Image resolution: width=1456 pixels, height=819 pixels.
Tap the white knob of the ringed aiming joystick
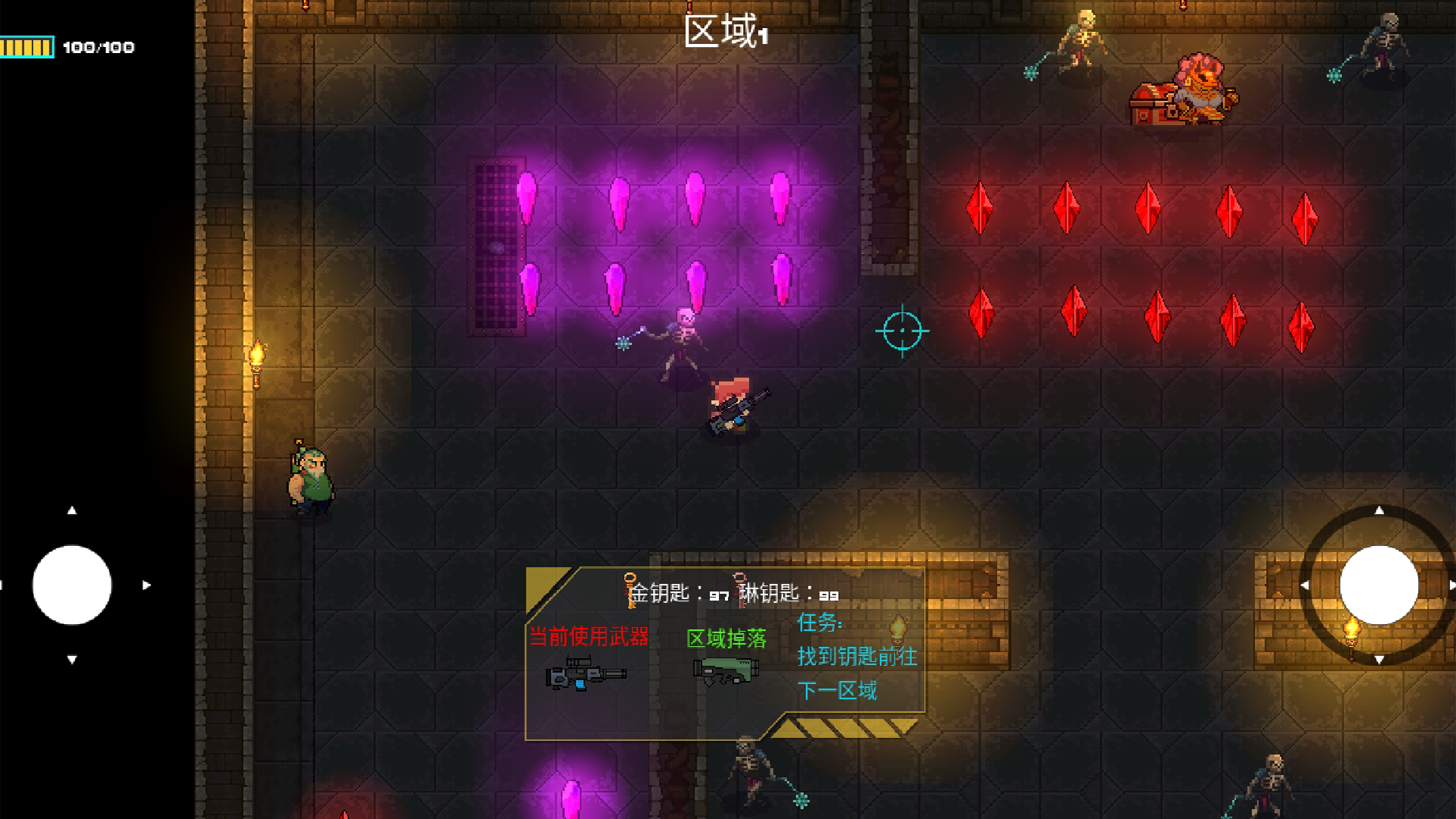[x=1379, y=585]
